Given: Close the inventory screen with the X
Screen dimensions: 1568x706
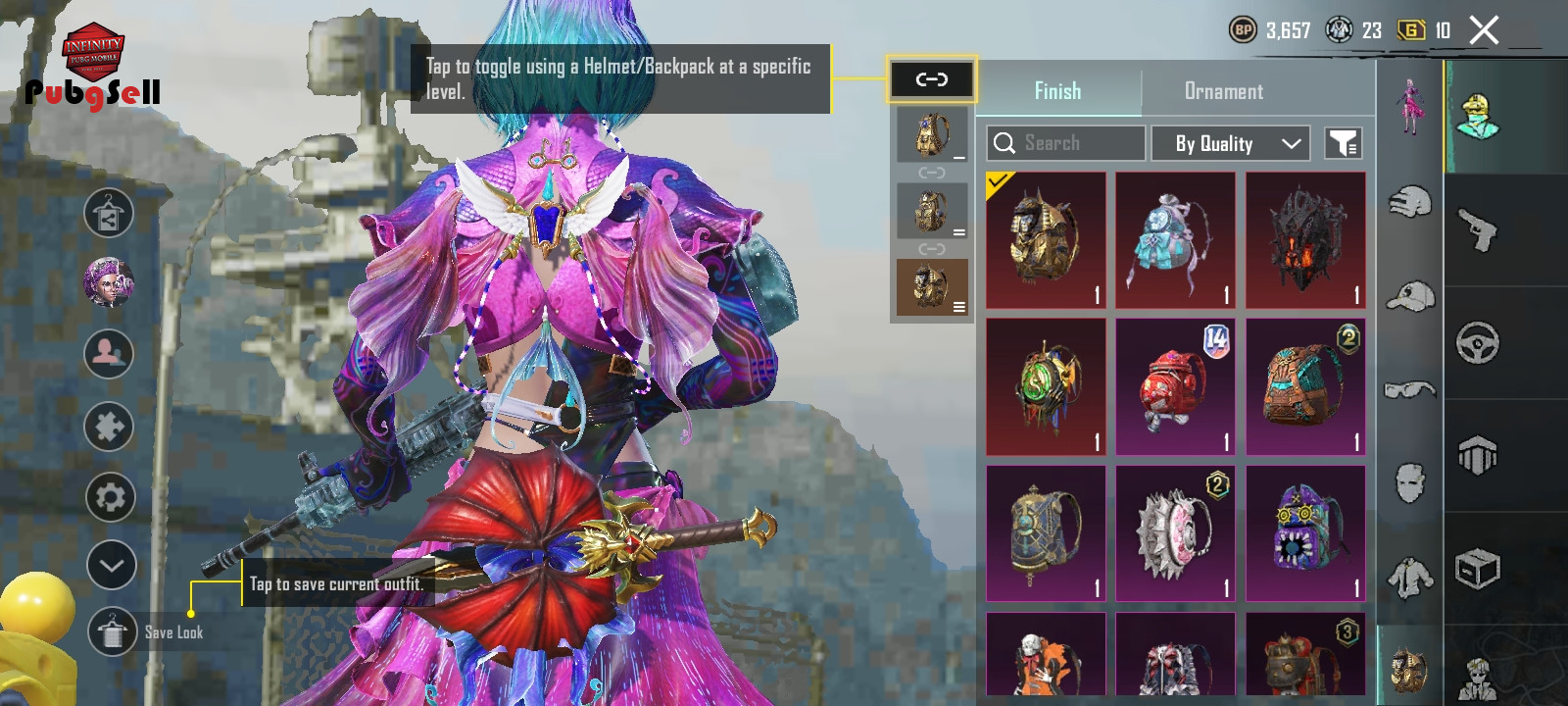Looking at the screenshot, I should click(x=1484, y=30).
